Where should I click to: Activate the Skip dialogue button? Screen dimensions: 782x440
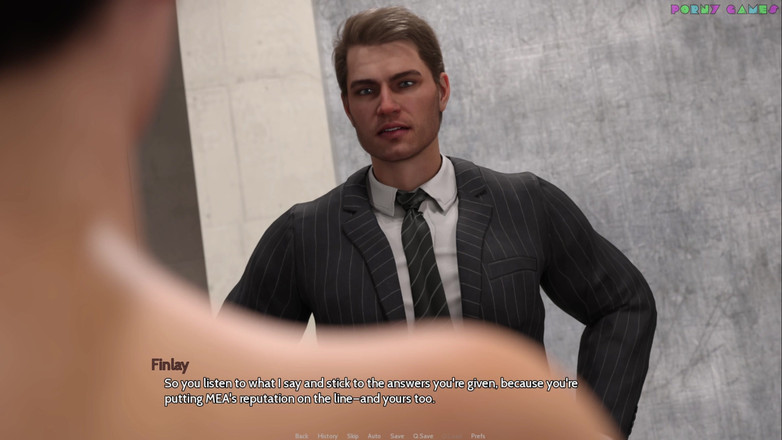(353, 436)
